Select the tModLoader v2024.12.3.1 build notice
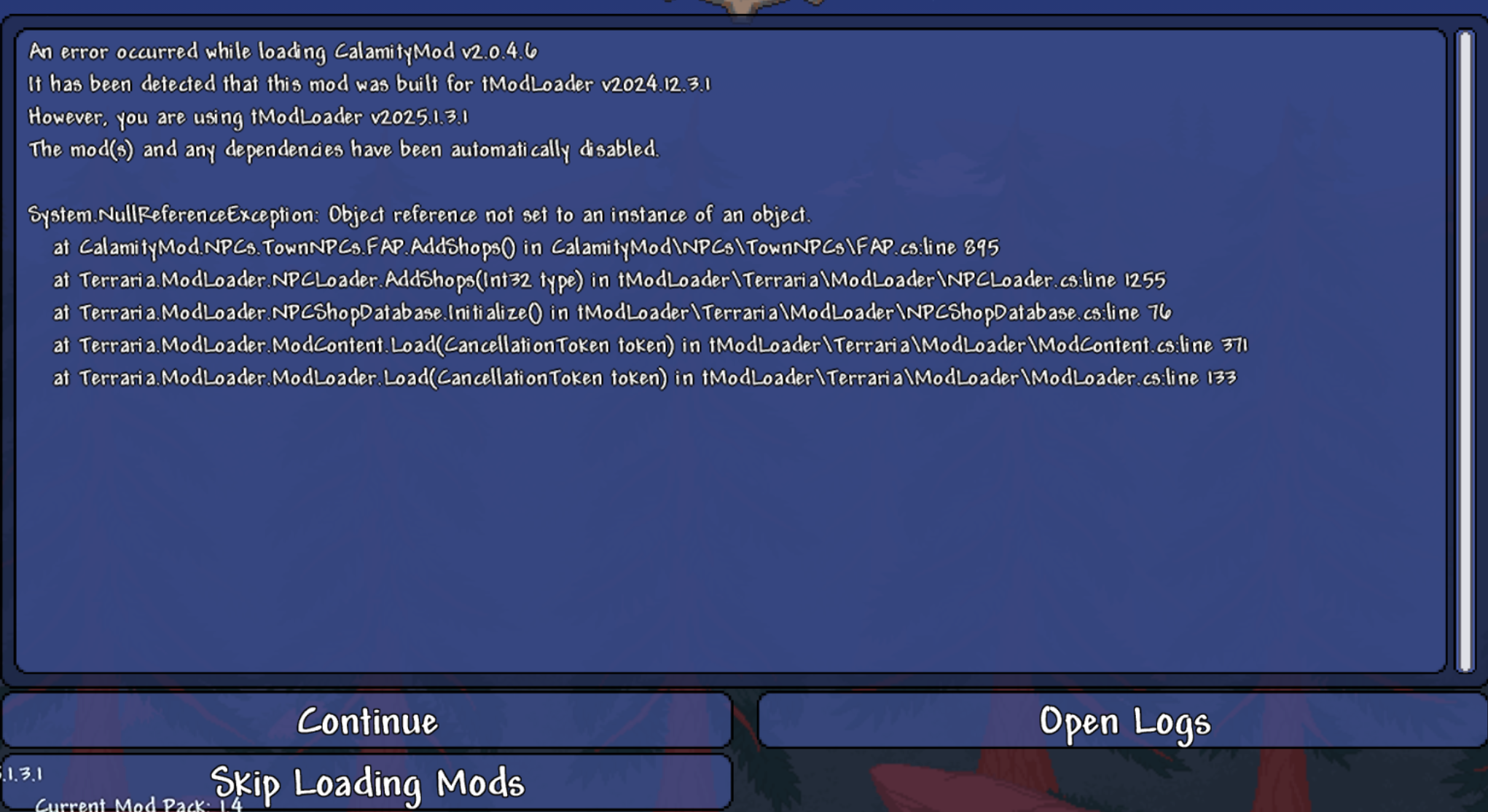 point(372,84)
